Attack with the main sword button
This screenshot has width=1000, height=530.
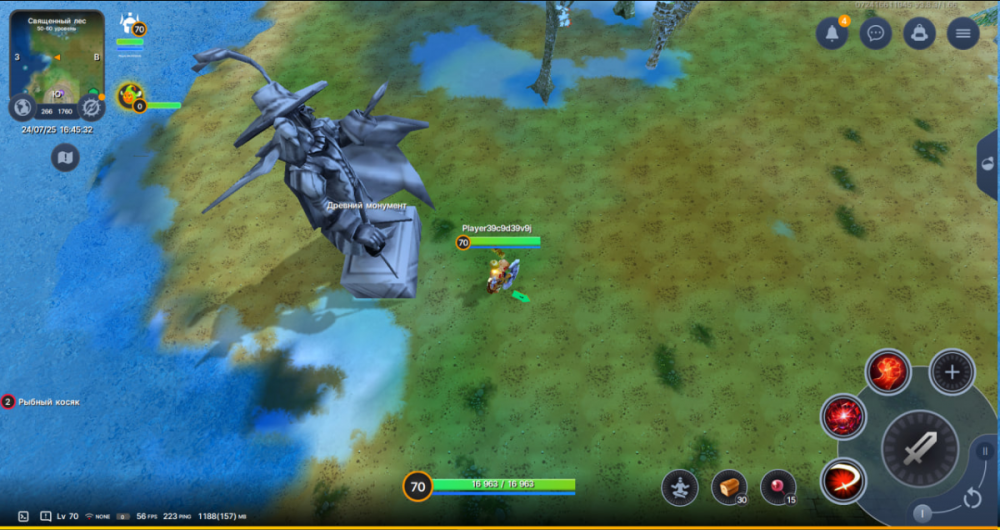(919, 449)
